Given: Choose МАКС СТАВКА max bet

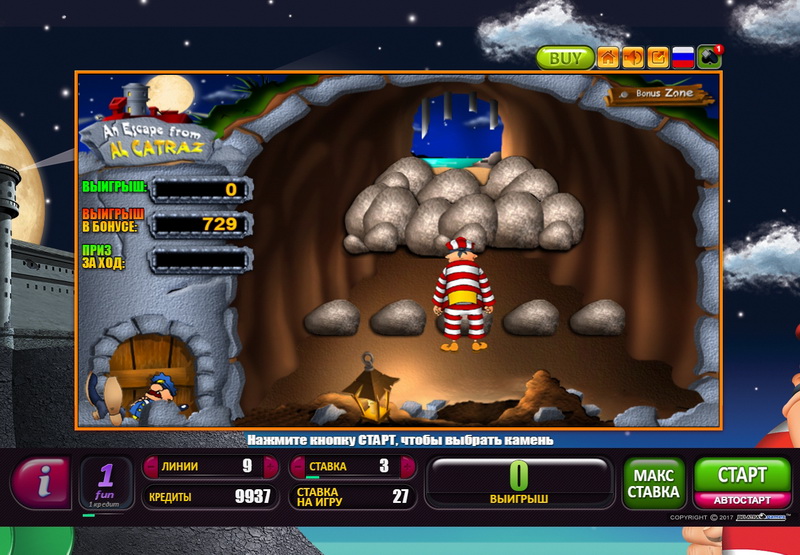Looking at the screenshot, I should tap(654, 484).
